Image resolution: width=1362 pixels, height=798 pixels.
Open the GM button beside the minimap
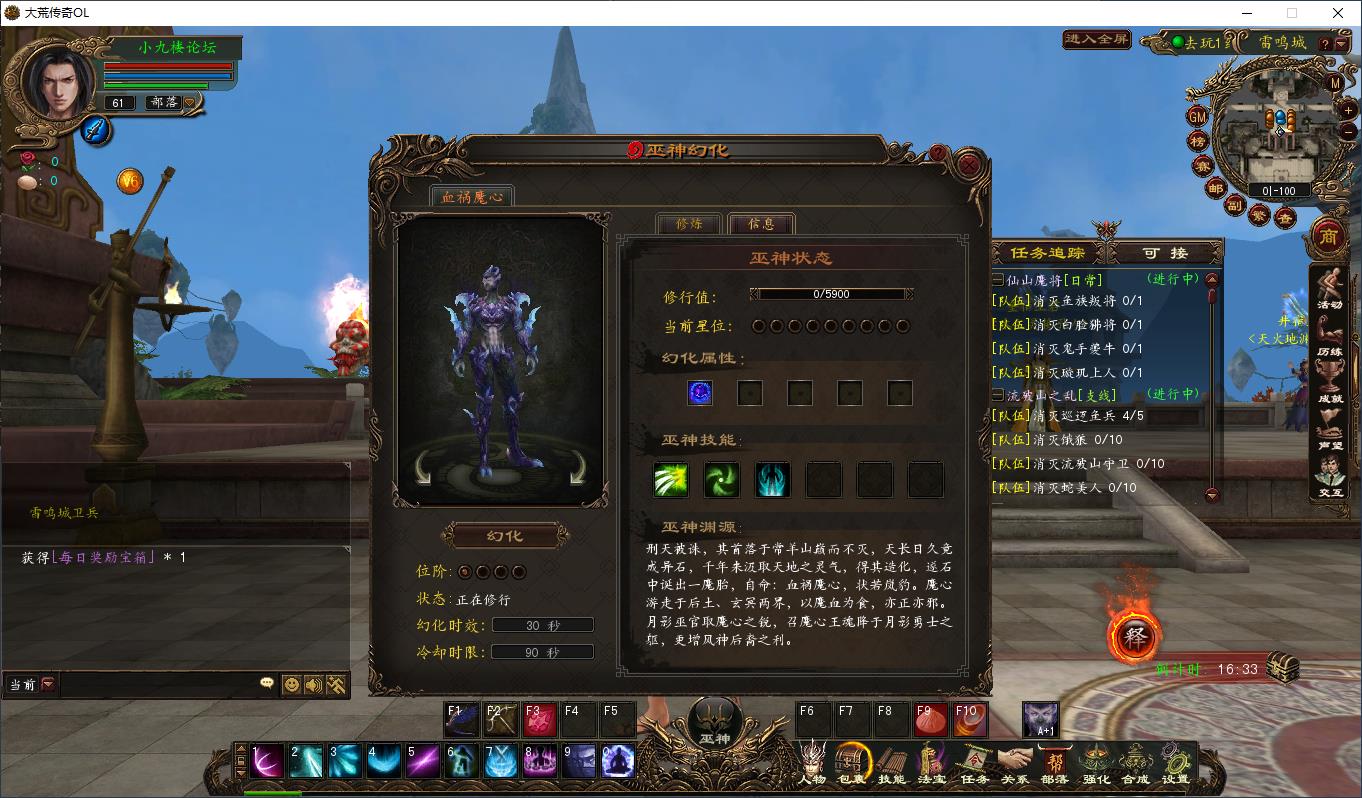click(x=1197, y=116)
